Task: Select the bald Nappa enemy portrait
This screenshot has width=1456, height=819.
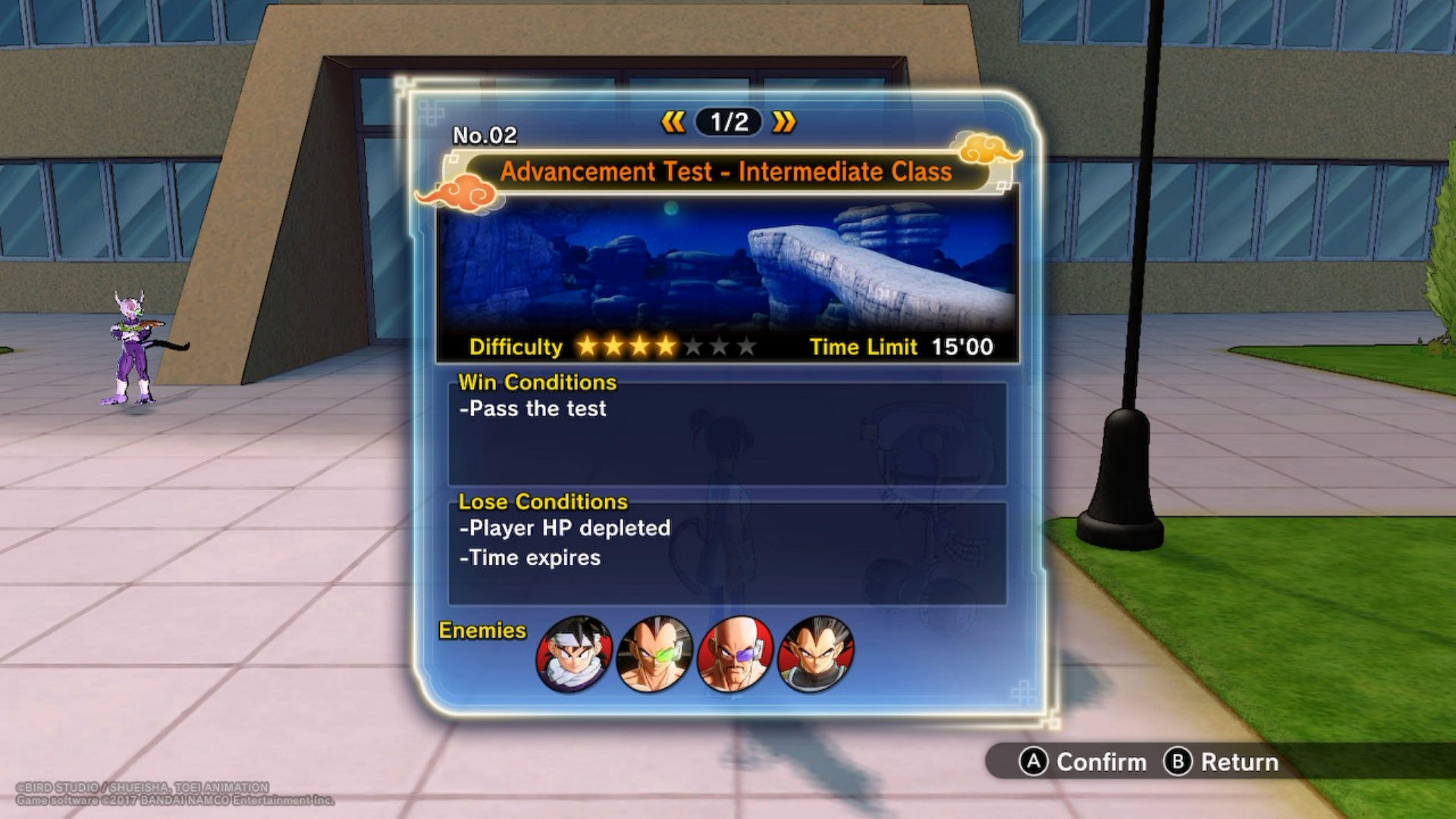Action: pos(735,654)
